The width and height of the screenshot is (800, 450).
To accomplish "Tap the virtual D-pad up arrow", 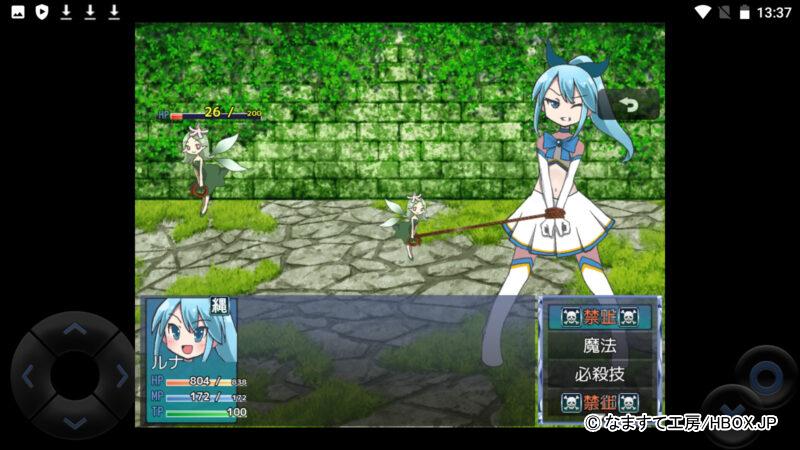I will click(x=74, y=328).
